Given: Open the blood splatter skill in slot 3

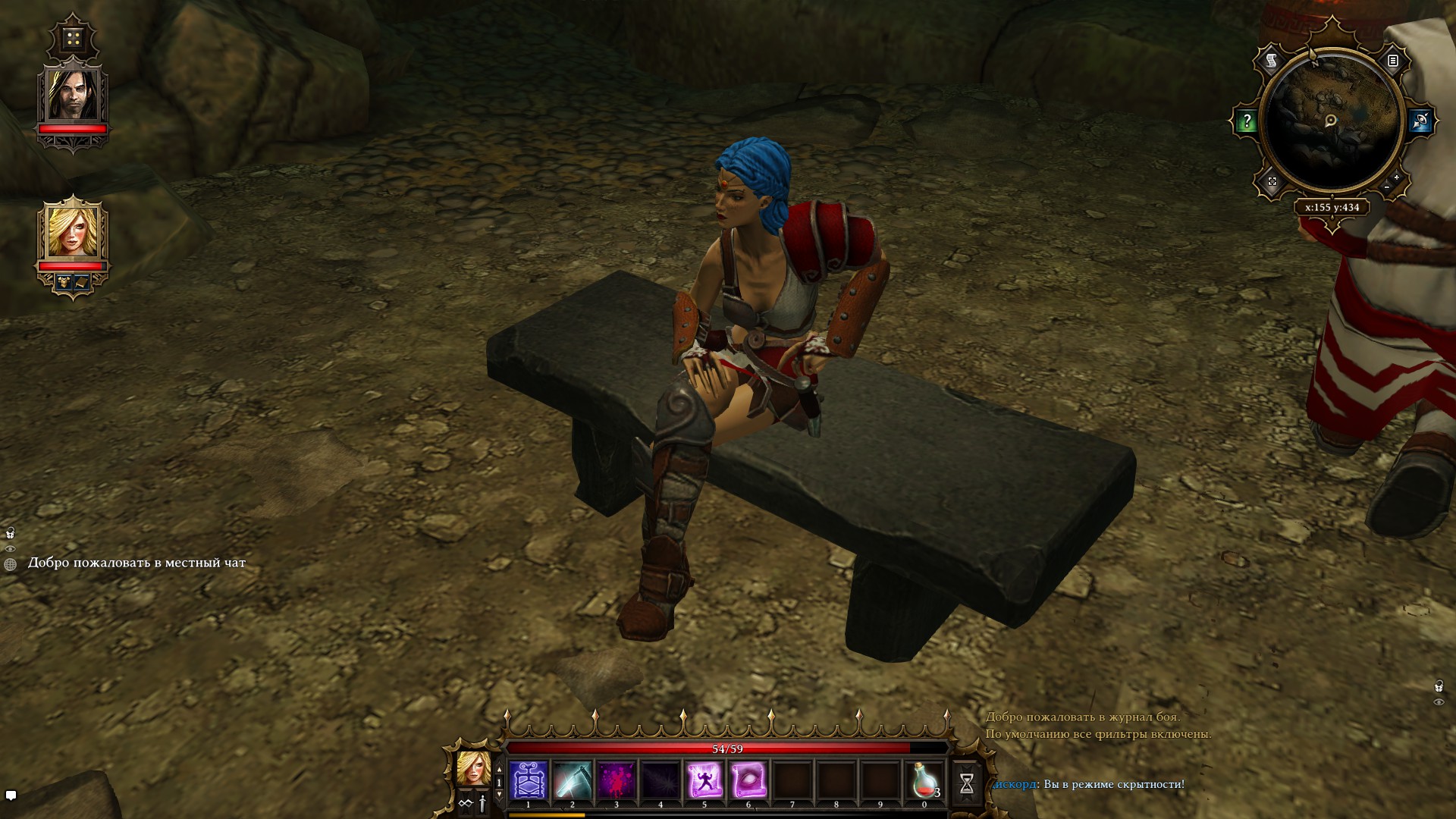Looking at the screenshot, I should 616,779.
